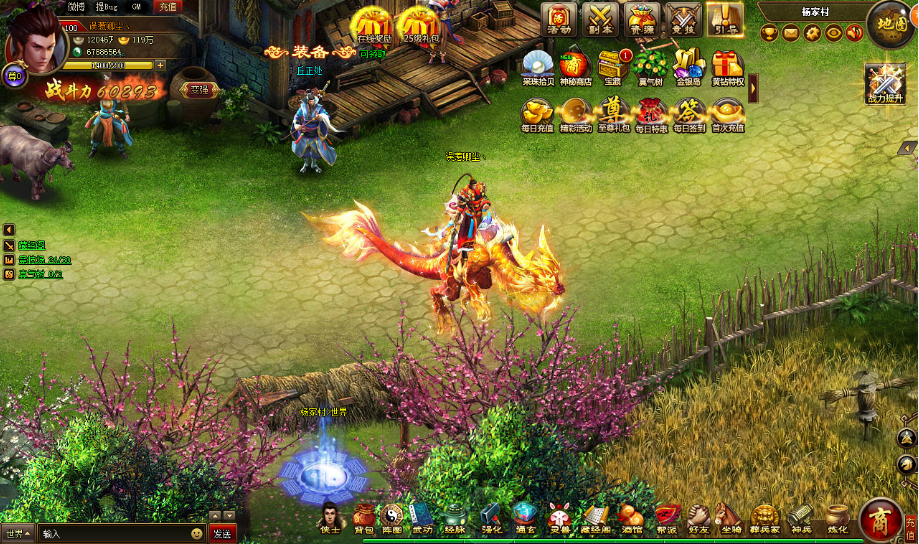Click the 变强 get-stronger button

pyautogui.click(x=199, y=90)
